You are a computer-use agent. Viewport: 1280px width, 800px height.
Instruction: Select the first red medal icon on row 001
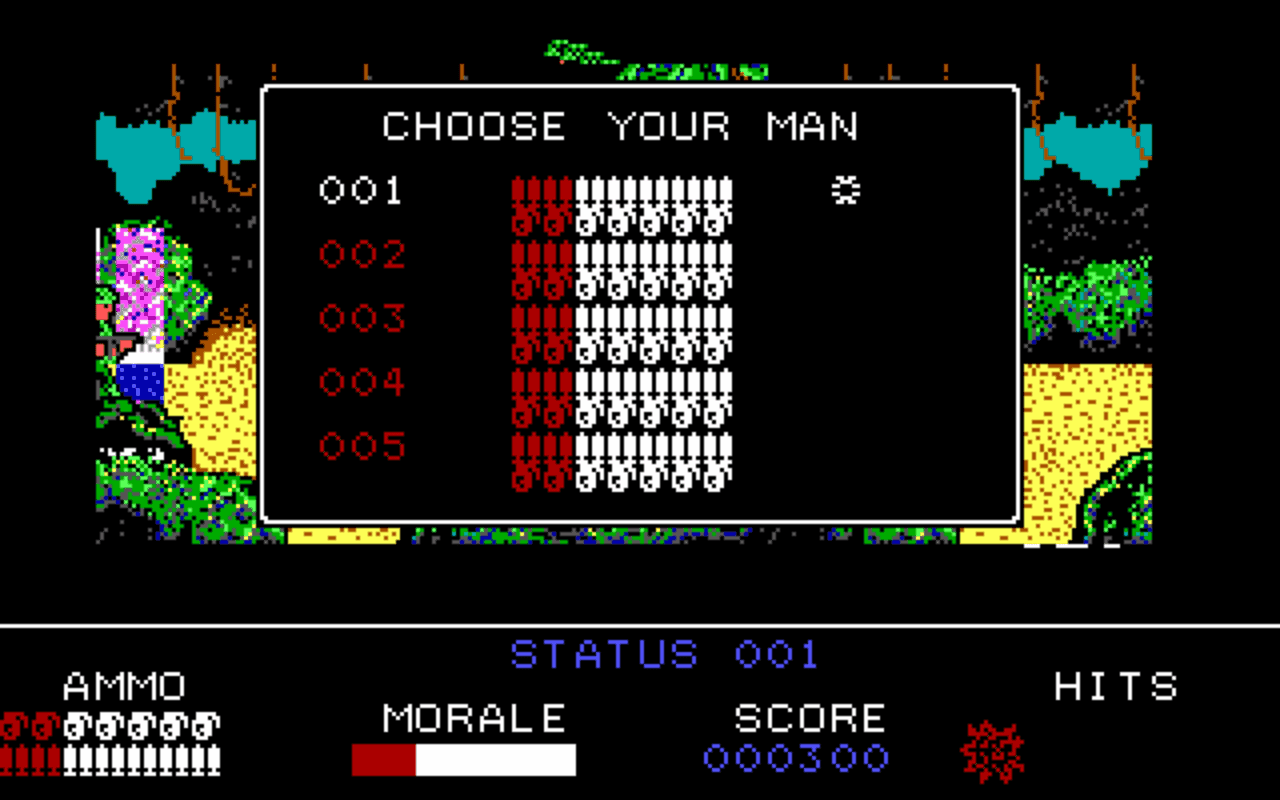point(520,195)
